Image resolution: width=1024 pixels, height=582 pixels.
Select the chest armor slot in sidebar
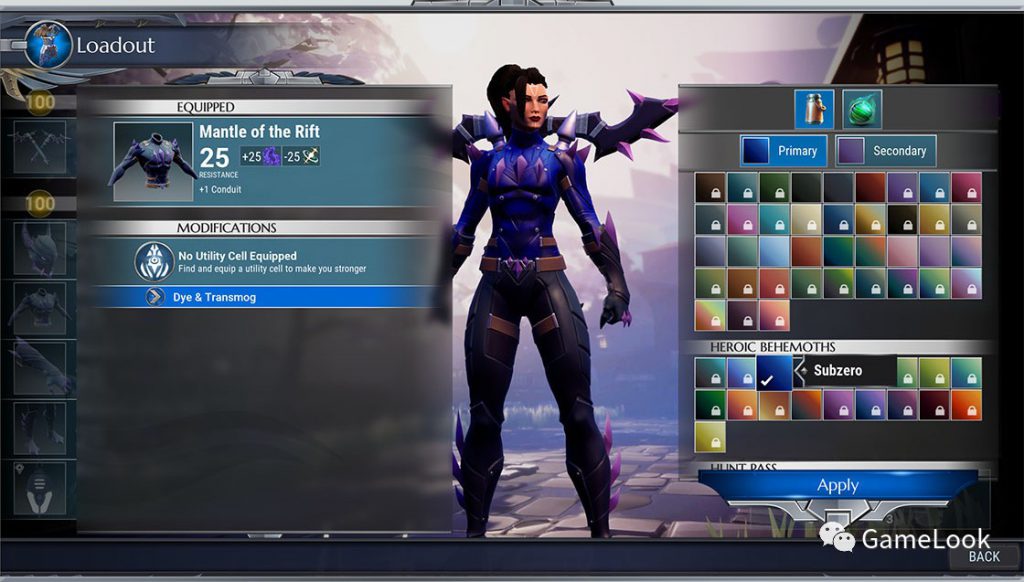pyautogui.click(x=40, y=308)
